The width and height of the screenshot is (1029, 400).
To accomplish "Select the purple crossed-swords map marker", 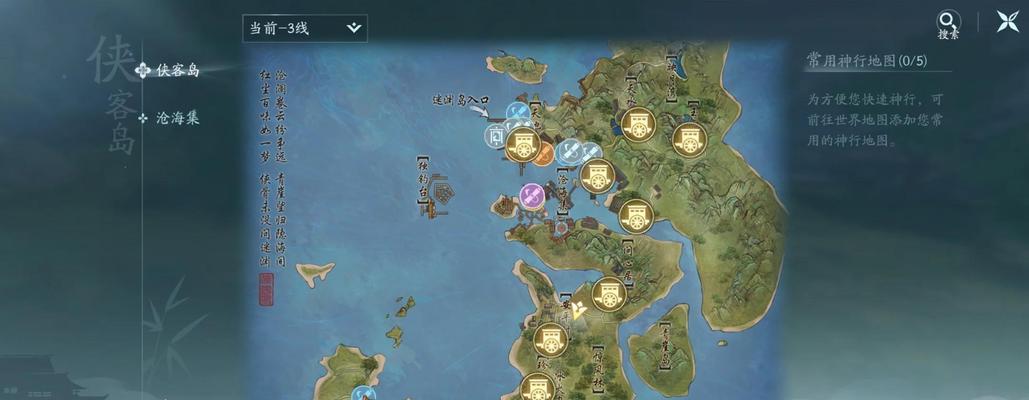I will pyautogui.click(x=533, y=194).
